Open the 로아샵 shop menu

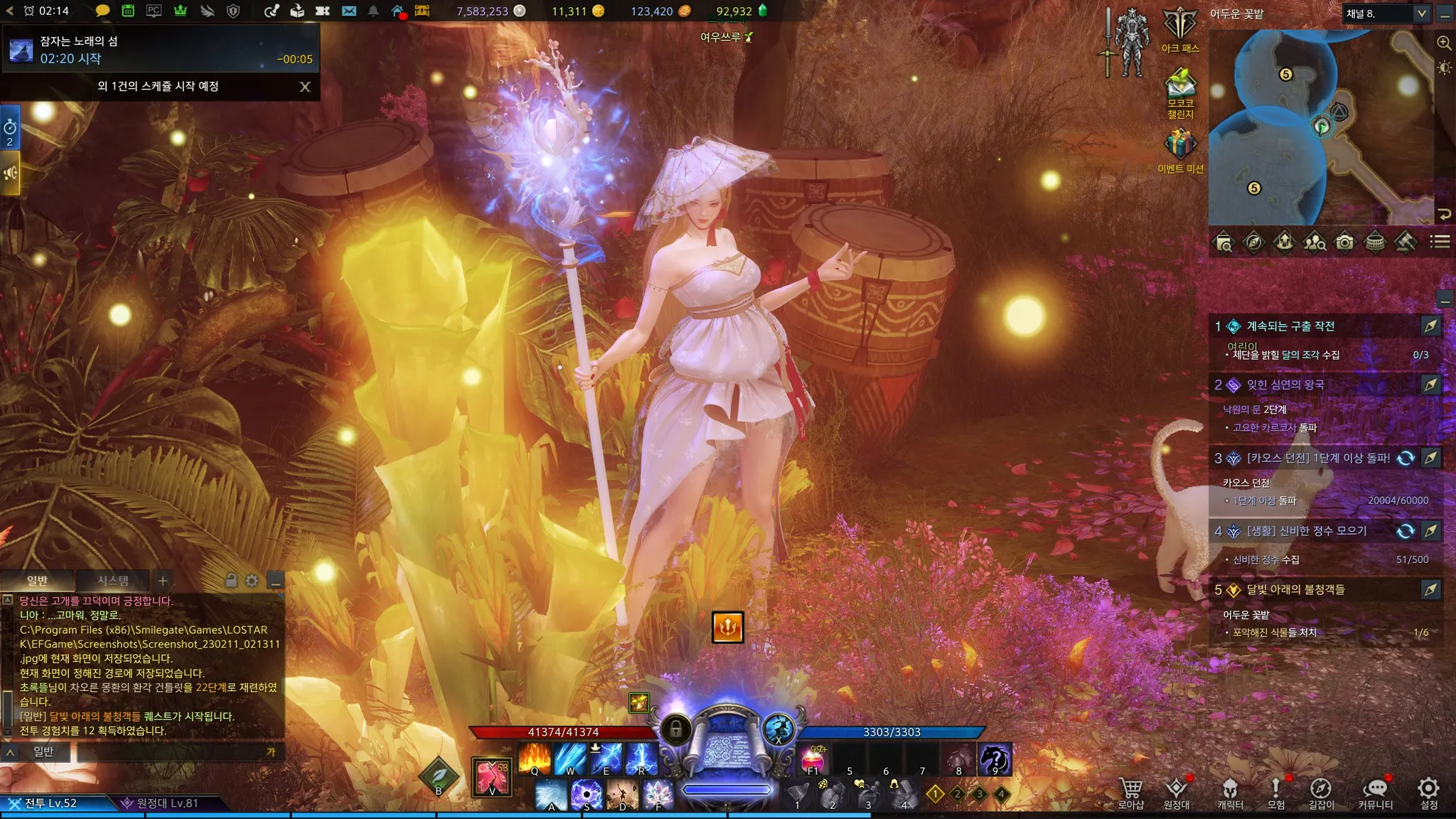1131,791
